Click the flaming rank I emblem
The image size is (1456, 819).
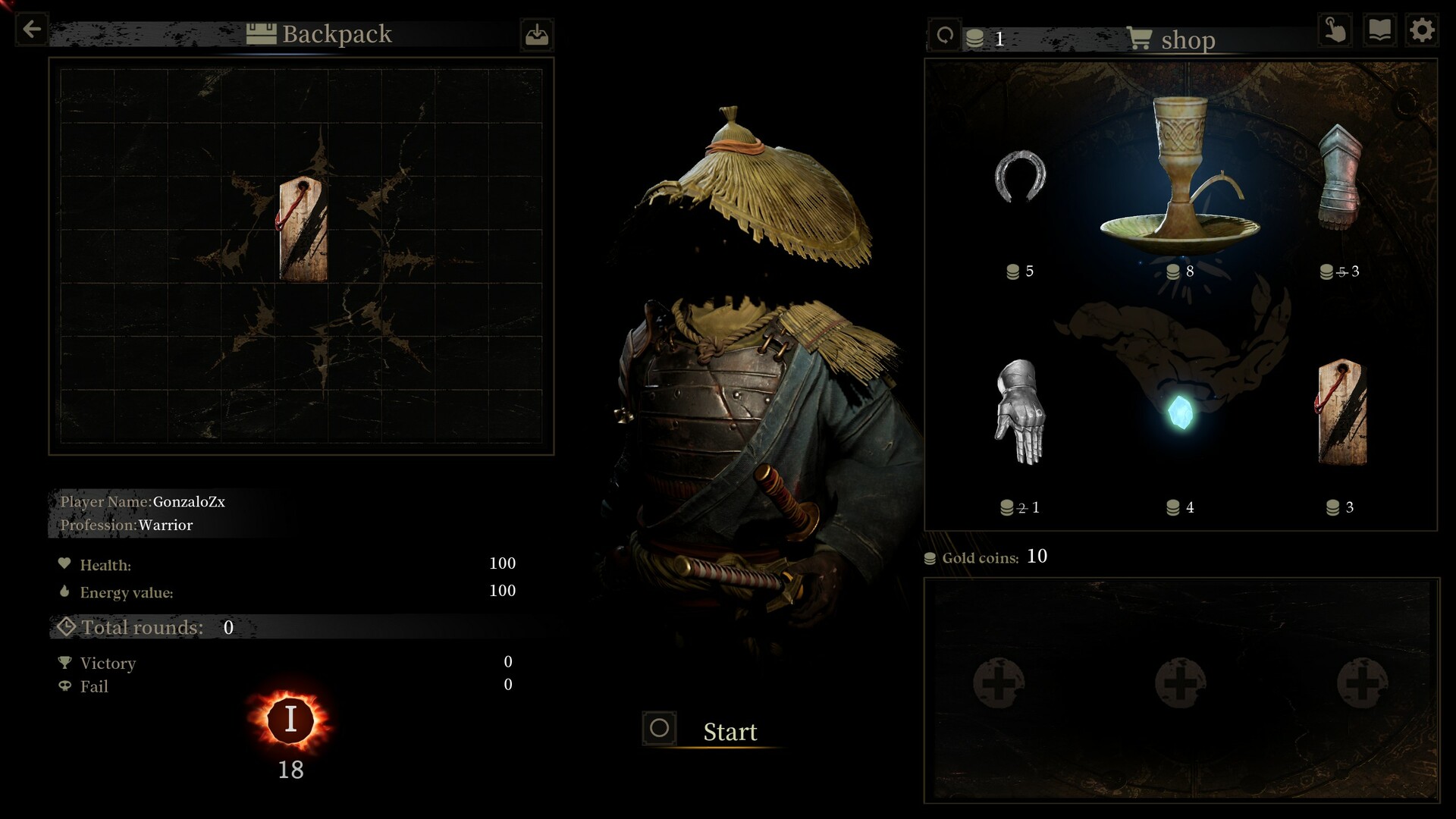(x=290, y=719)
